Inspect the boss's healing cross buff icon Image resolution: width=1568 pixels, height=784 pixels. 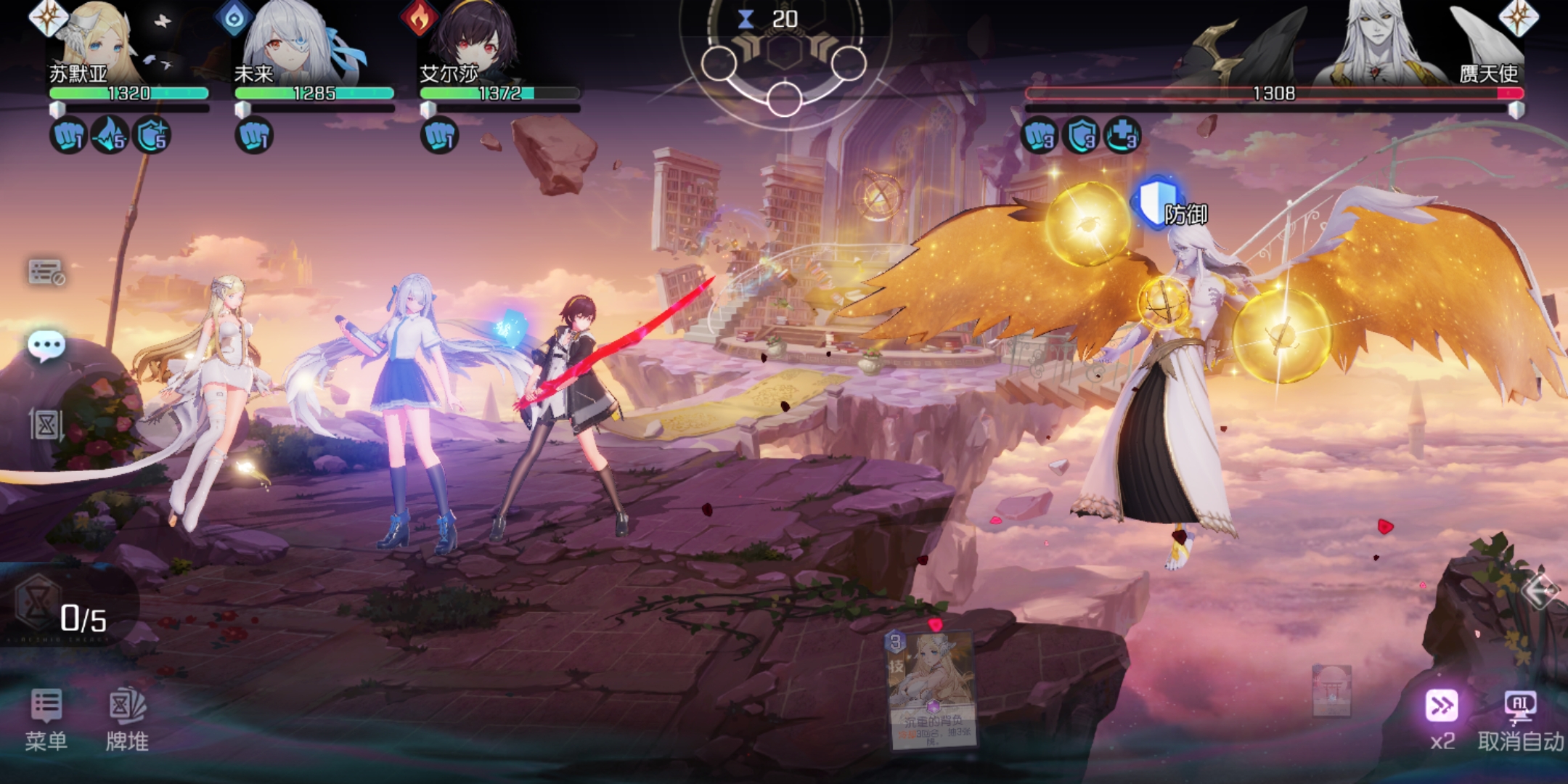tap(1122, 136)
